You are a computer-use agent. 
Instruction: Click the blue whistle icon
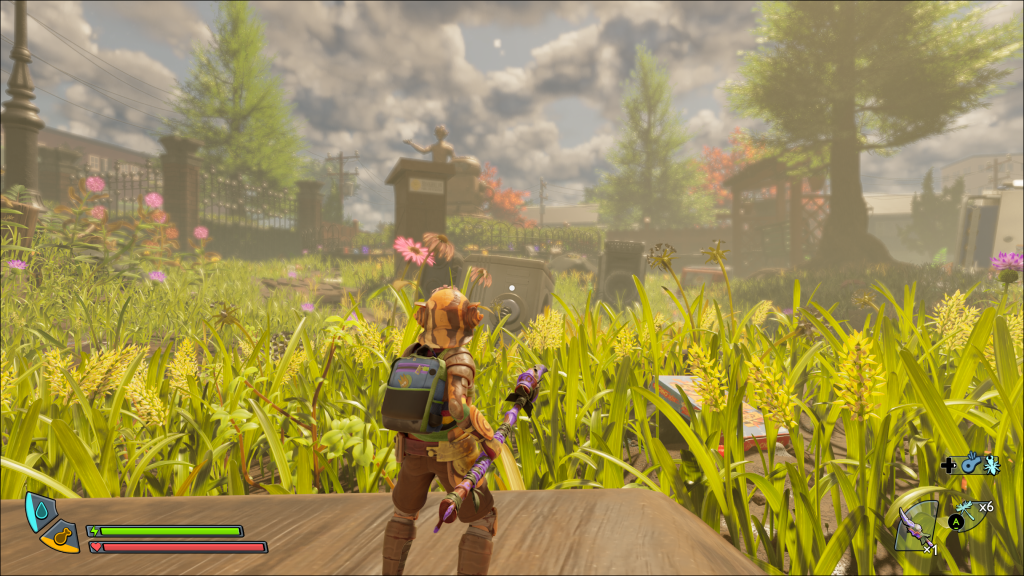coord(969,465)
